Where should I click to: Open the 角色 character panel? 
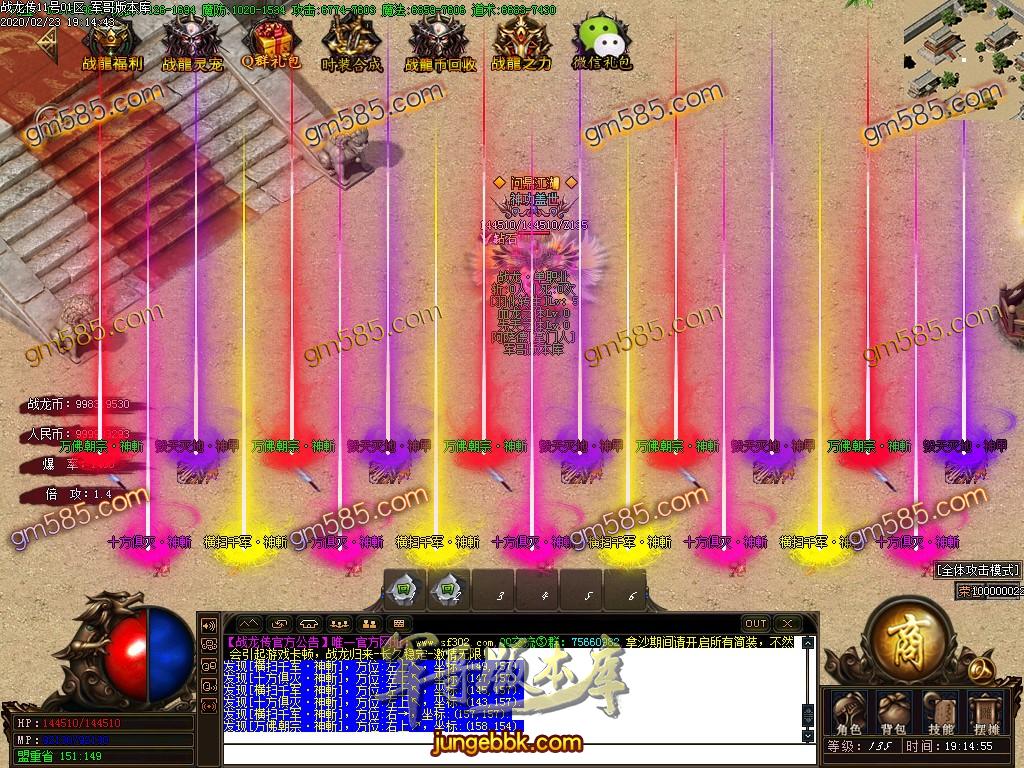(x=849, y=708)
